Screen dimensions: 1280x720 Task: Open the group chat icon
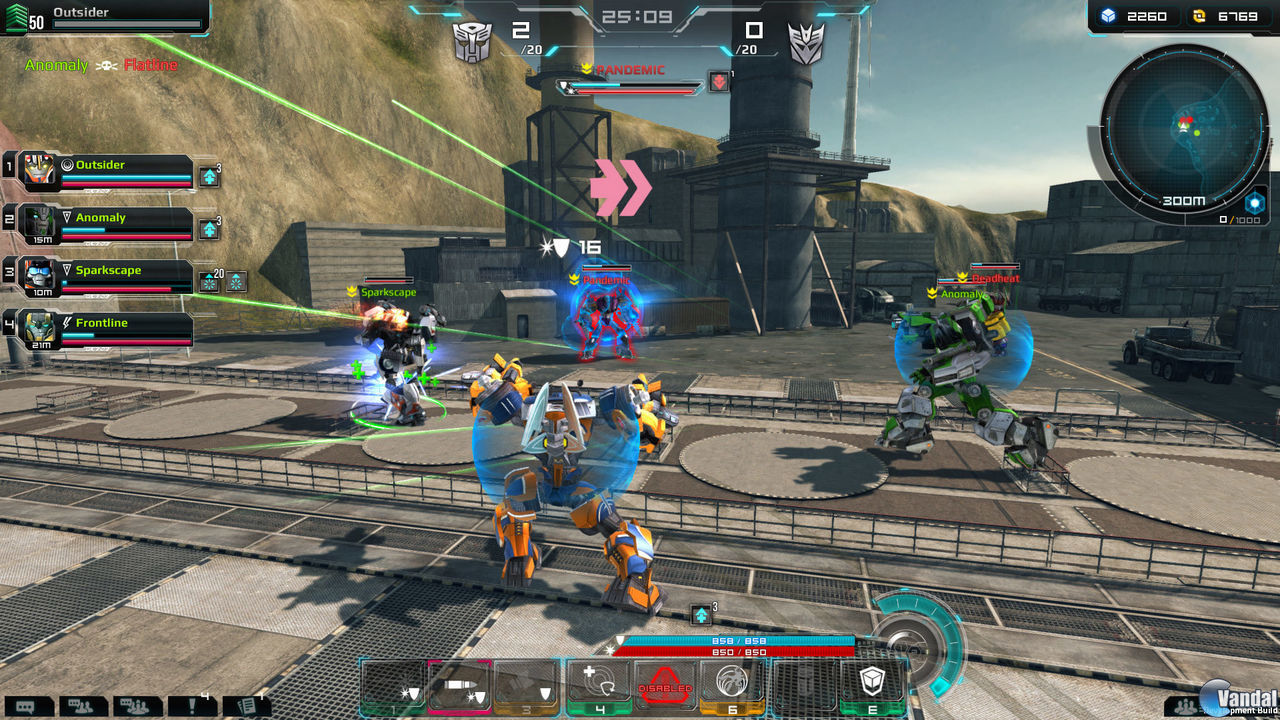coord(137,705)
